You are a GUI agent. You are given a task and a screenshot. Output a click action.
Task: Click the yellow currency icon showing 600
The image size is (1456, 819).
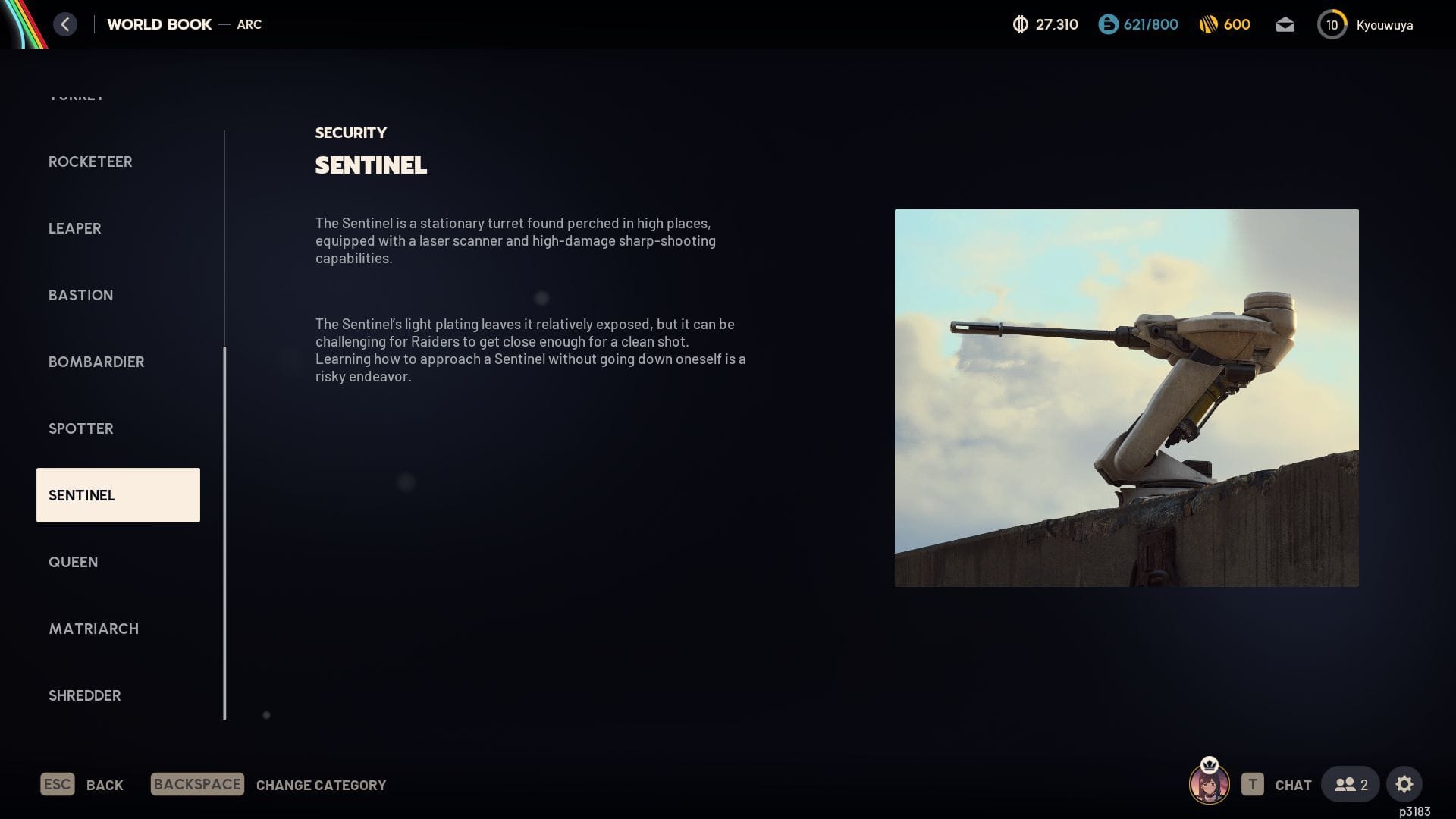(x=1209, y=24)
